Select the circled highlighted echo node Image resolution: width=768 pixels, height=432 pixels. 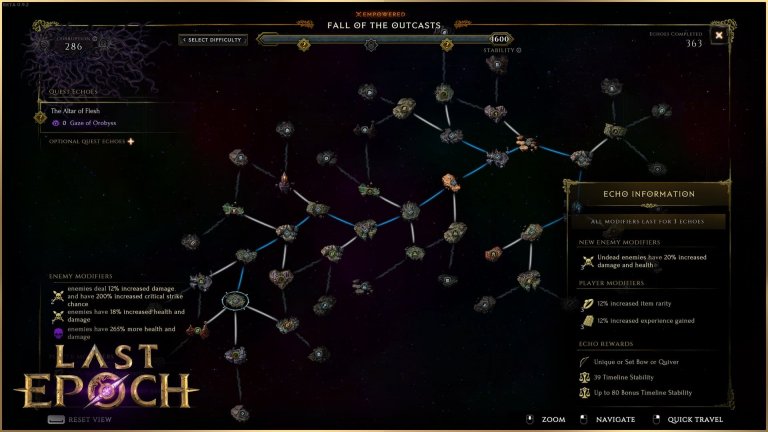point(235,299)
